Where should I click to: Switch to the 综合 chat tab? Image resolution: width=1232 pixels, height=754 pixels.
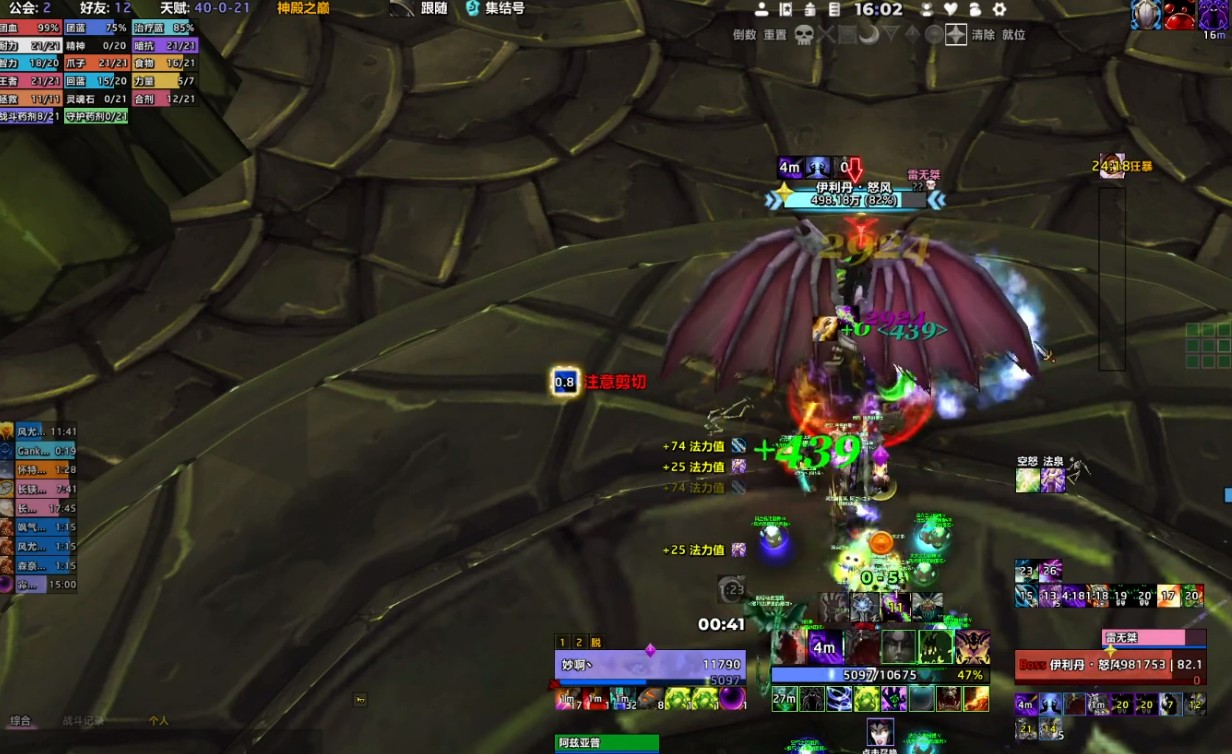[21, 721]
